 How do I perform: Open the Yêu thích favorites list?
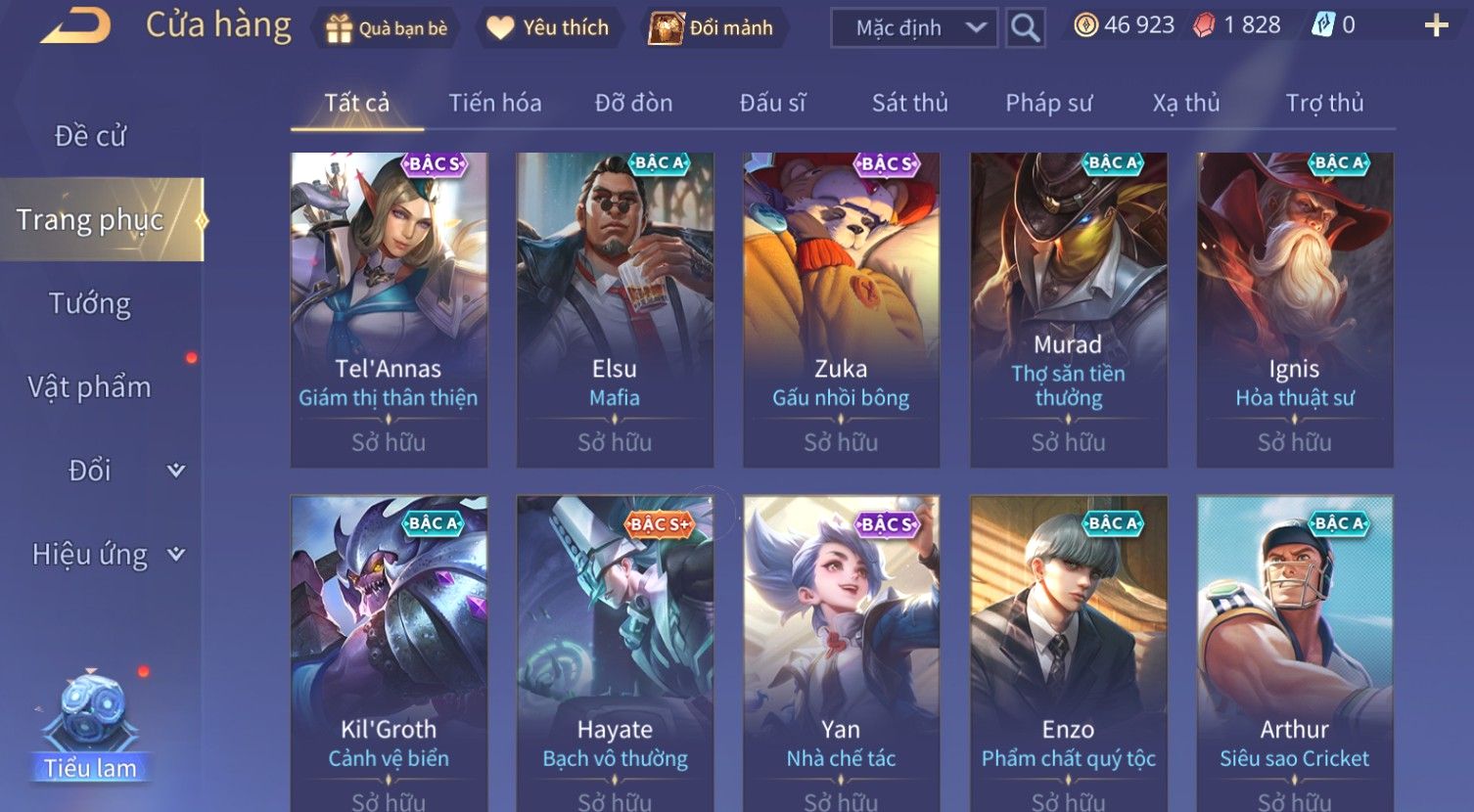548,28
